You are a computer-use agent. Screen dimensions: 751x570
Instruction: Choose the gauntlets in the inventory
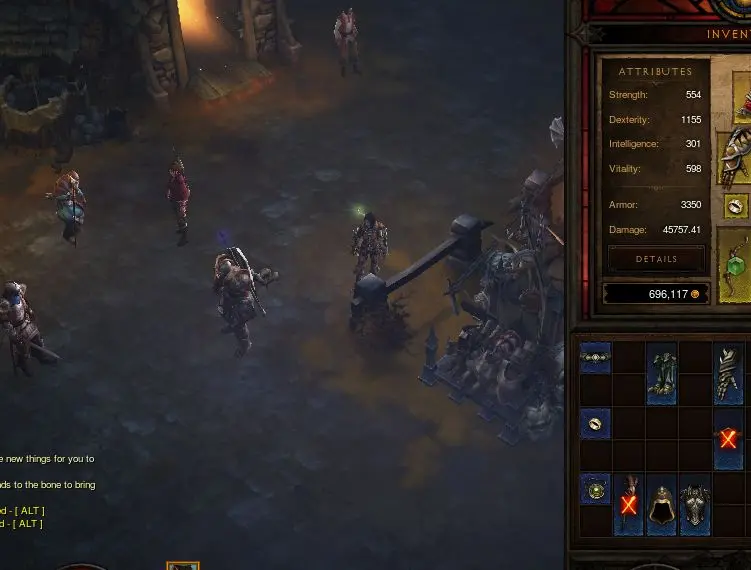coord(729,373)
